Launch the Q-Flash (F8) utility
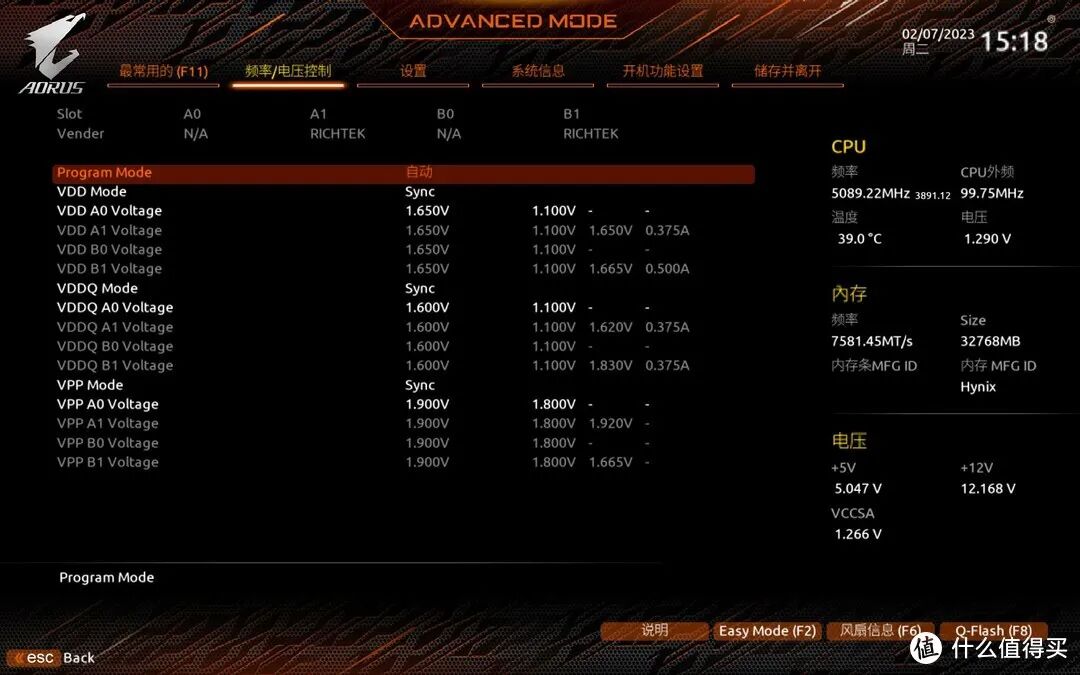Viewport: 1080px width, 675px height. click(x=993, y=631)
